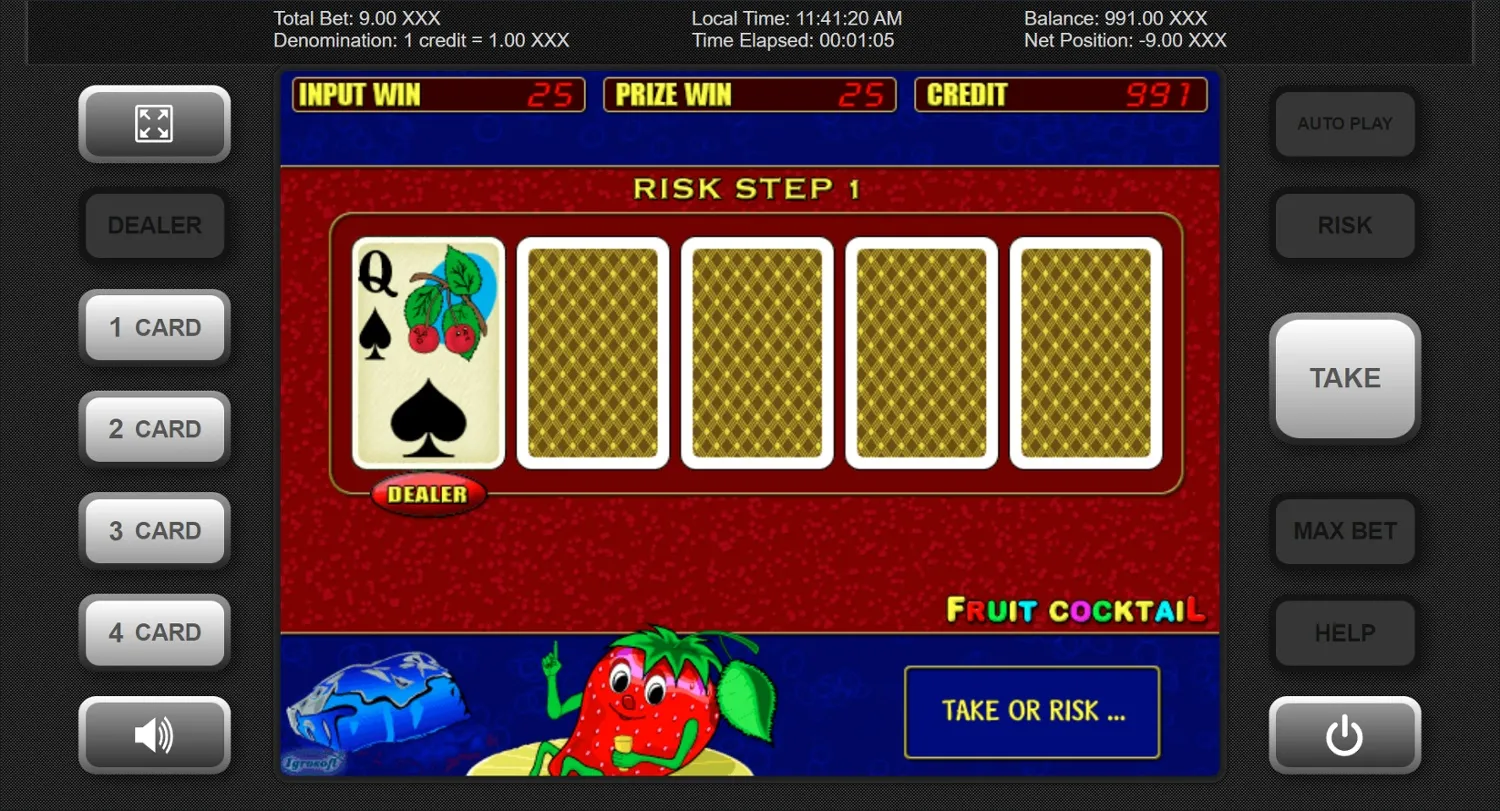Activate MAX BET
The image size is (1500, 811).
(1344, 531)
